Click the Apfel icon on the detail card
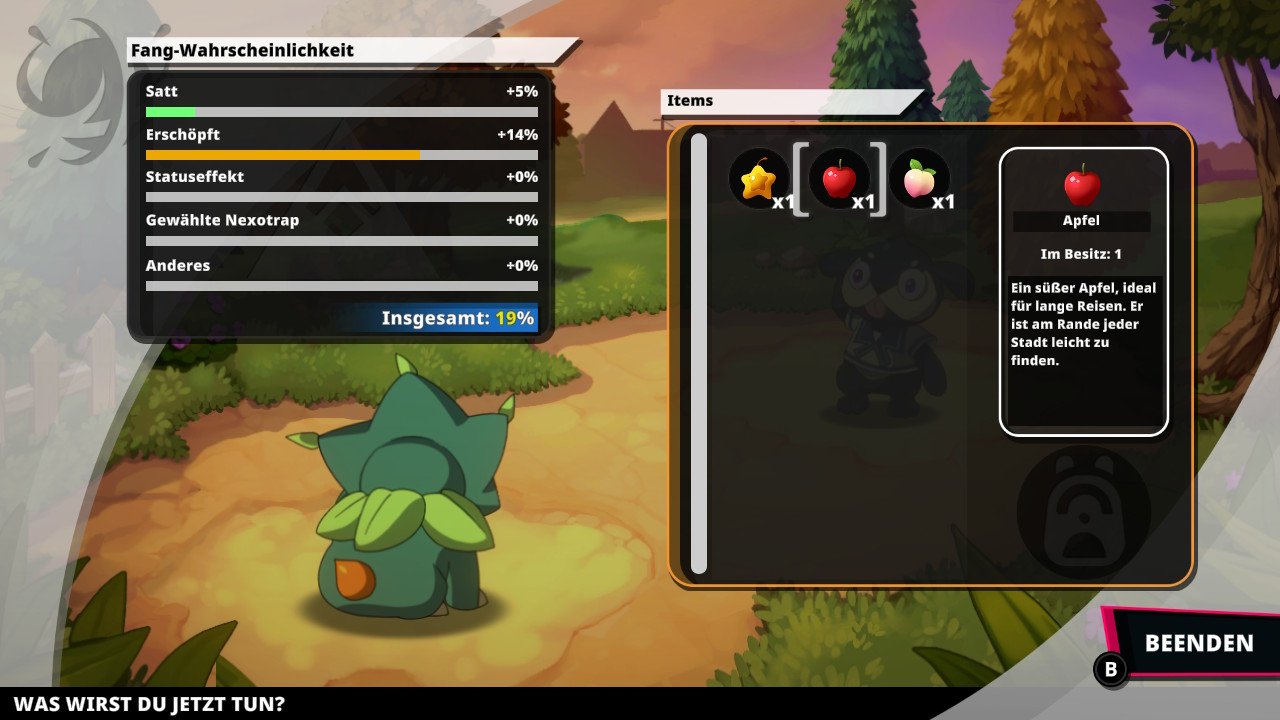The width and height of the screenshot is (1280, 720). [1082, 186]
